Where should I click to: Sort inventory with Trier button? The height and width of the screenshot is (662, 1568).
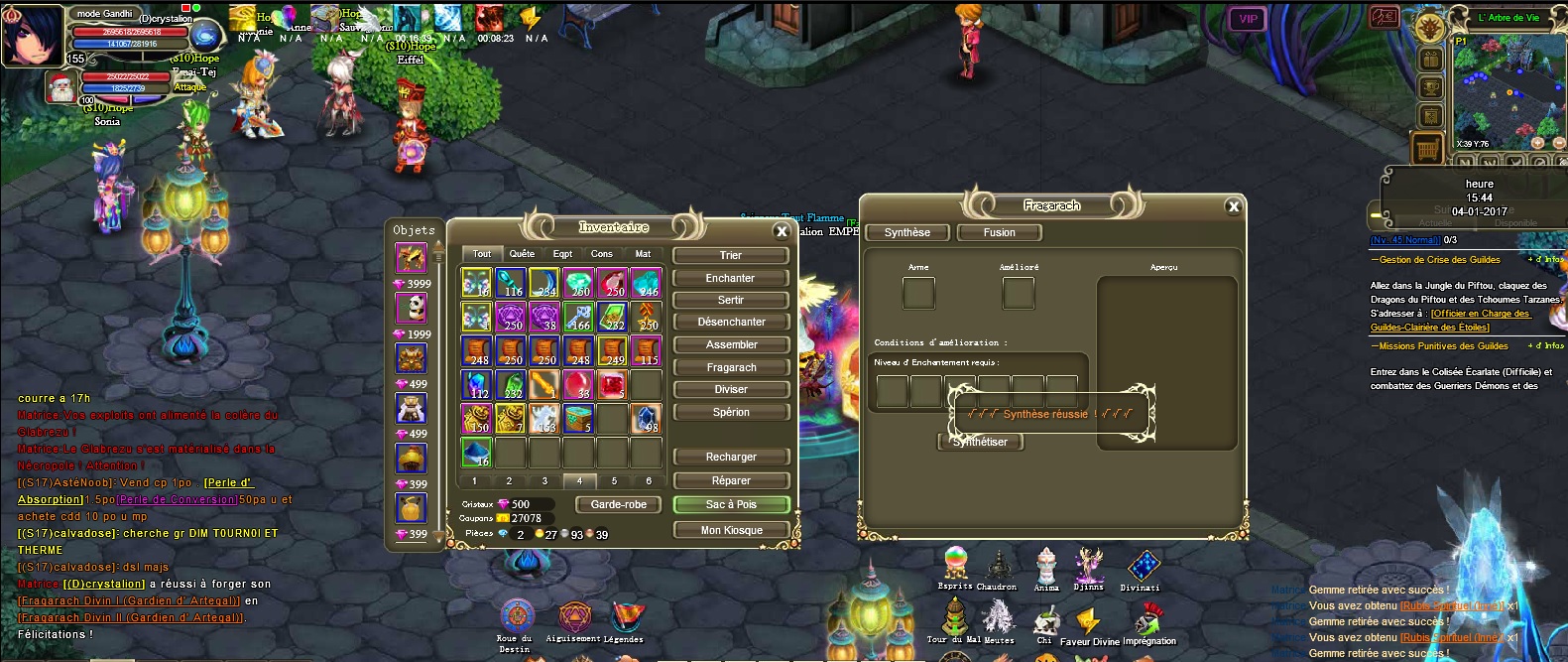[731, 256]
